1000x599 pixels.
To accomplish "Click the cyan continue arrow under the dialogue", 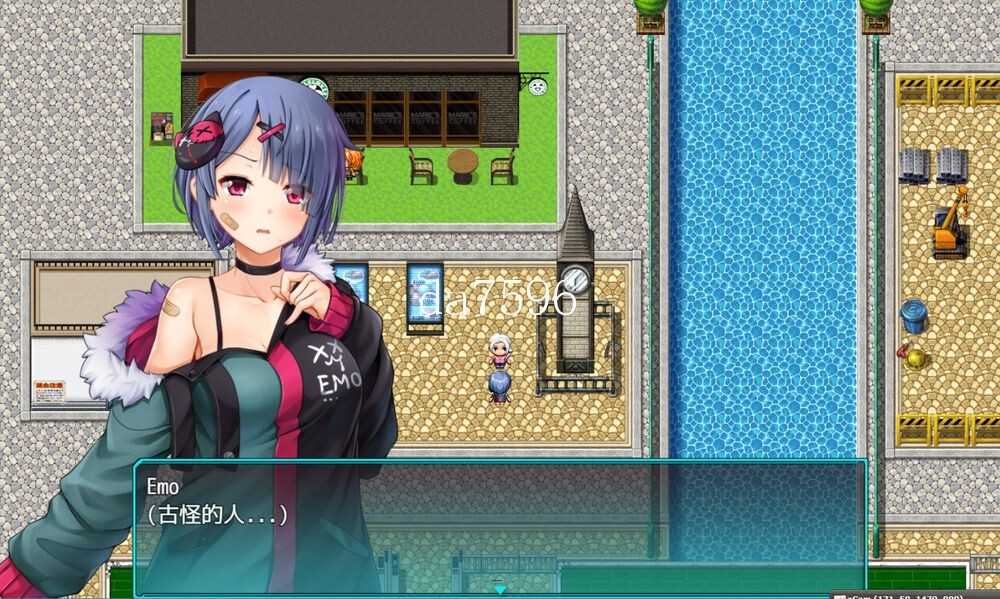I will click(x=500, y=589).
